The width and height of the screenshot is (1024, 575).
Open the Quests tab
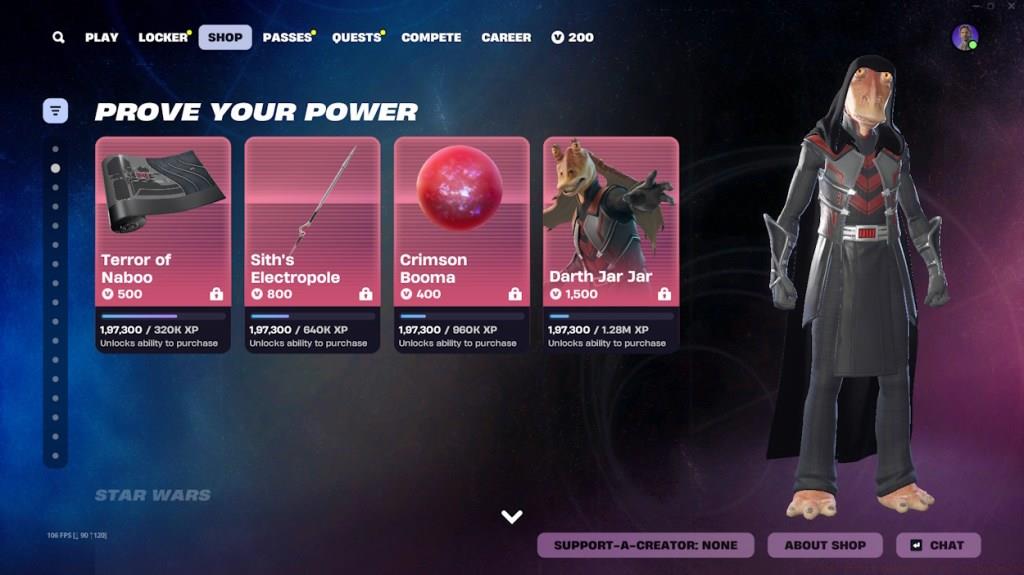point(357,38)
